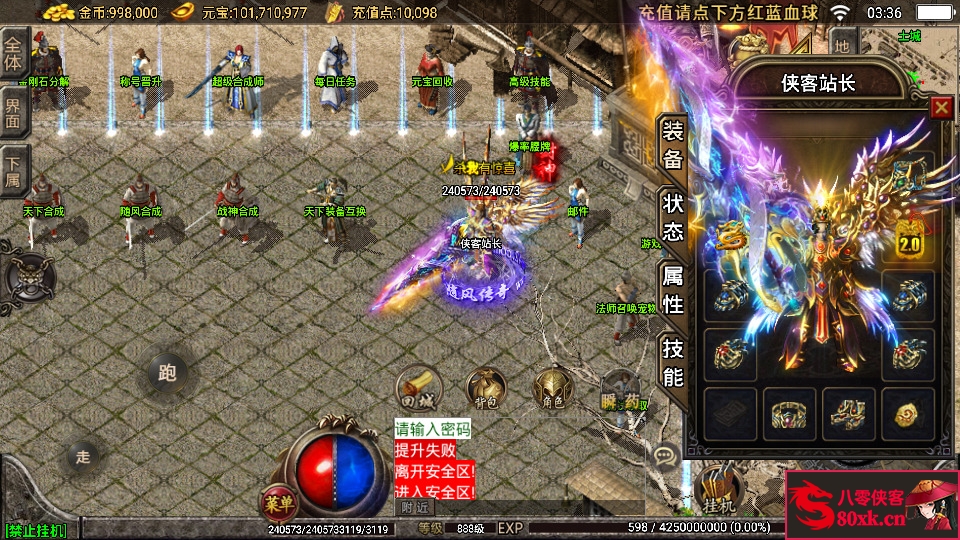
Task: Select the golden 2.0 medal equipment slot
Action: click(909, 240)
